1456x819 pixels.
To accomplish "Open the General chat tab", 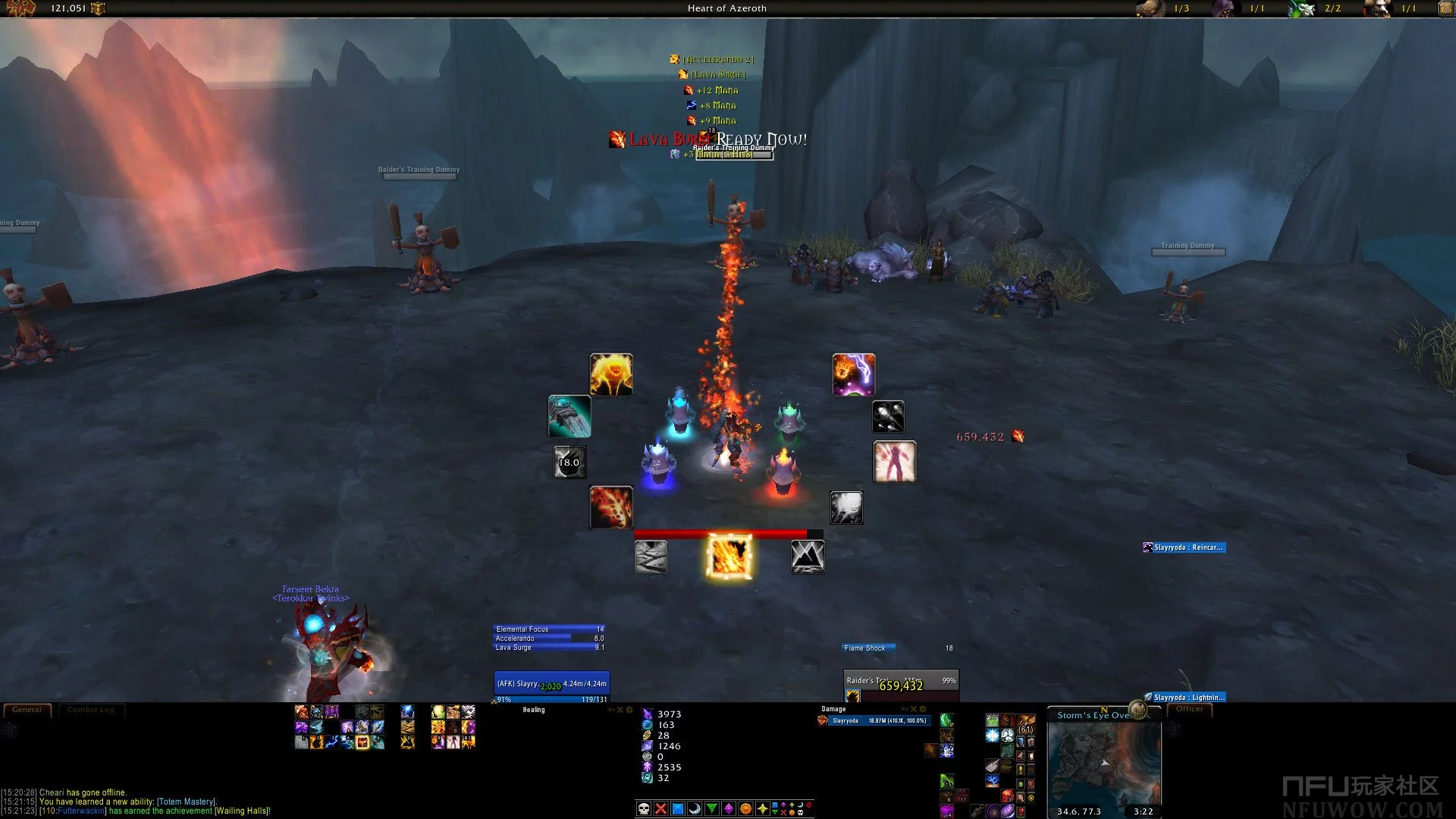I will (x=27, y=710).
